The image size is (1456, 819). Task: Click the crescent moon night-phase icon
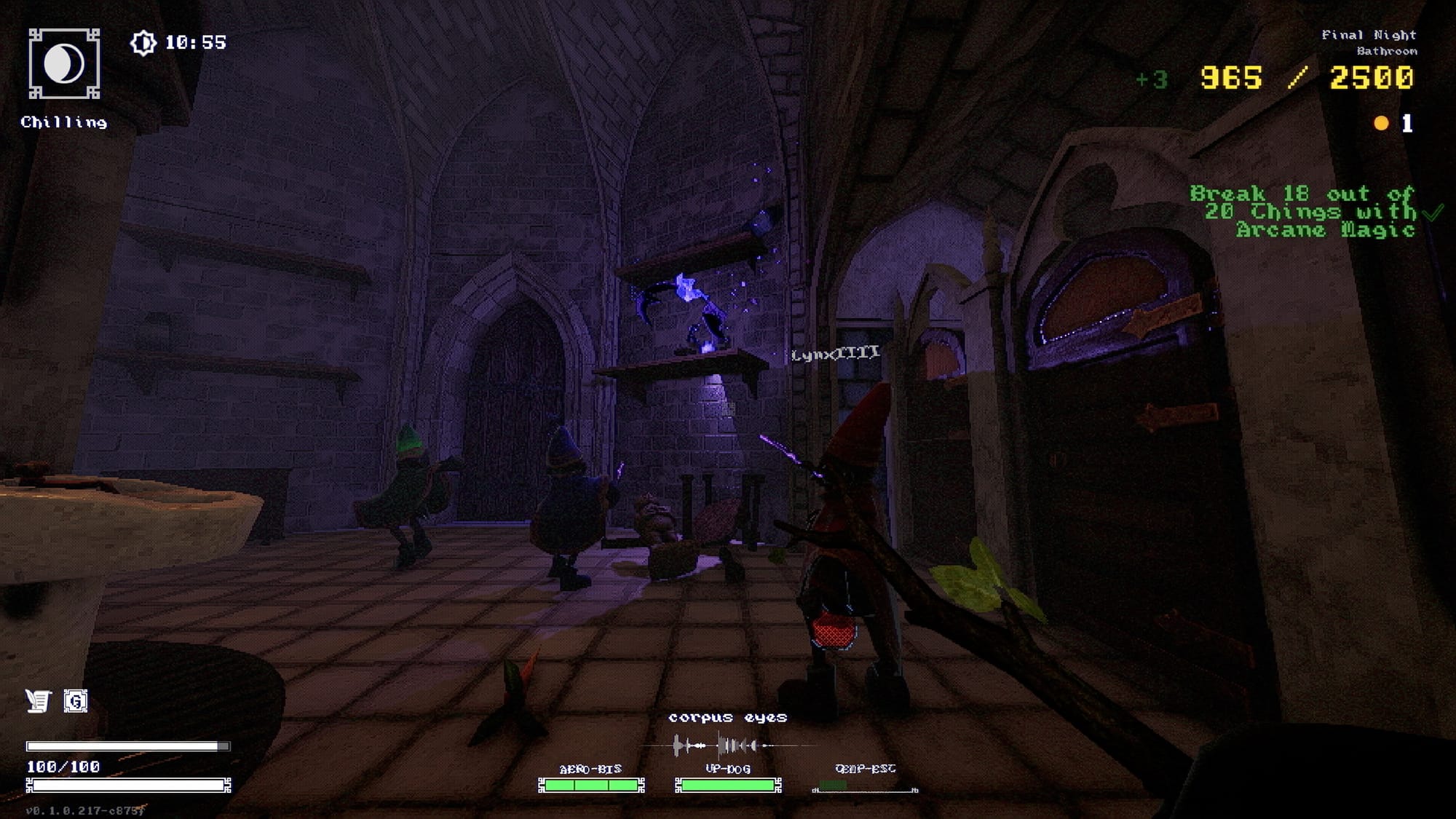tap(64, 64)
